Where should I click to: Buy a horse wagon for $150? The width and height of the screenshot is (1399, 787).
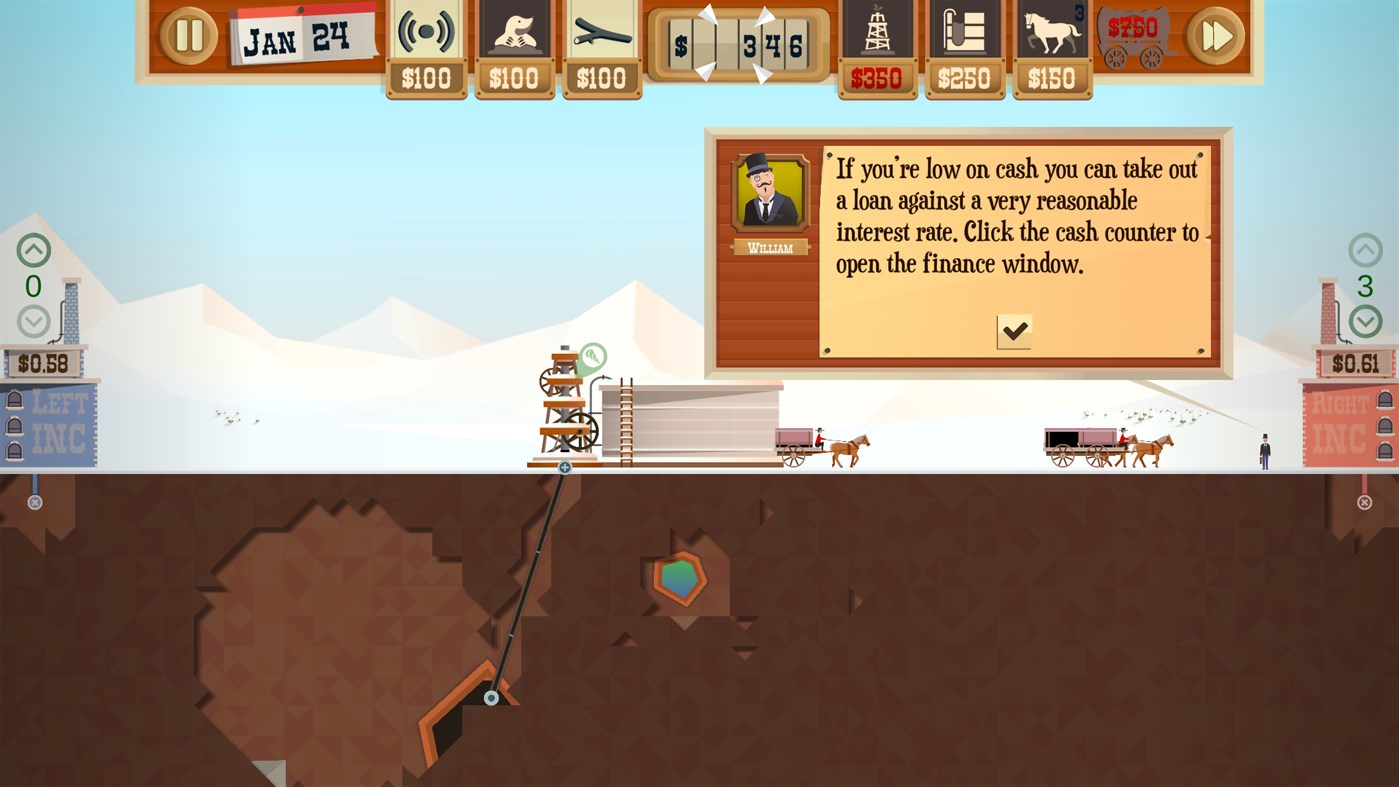[x=1052, y=30]
